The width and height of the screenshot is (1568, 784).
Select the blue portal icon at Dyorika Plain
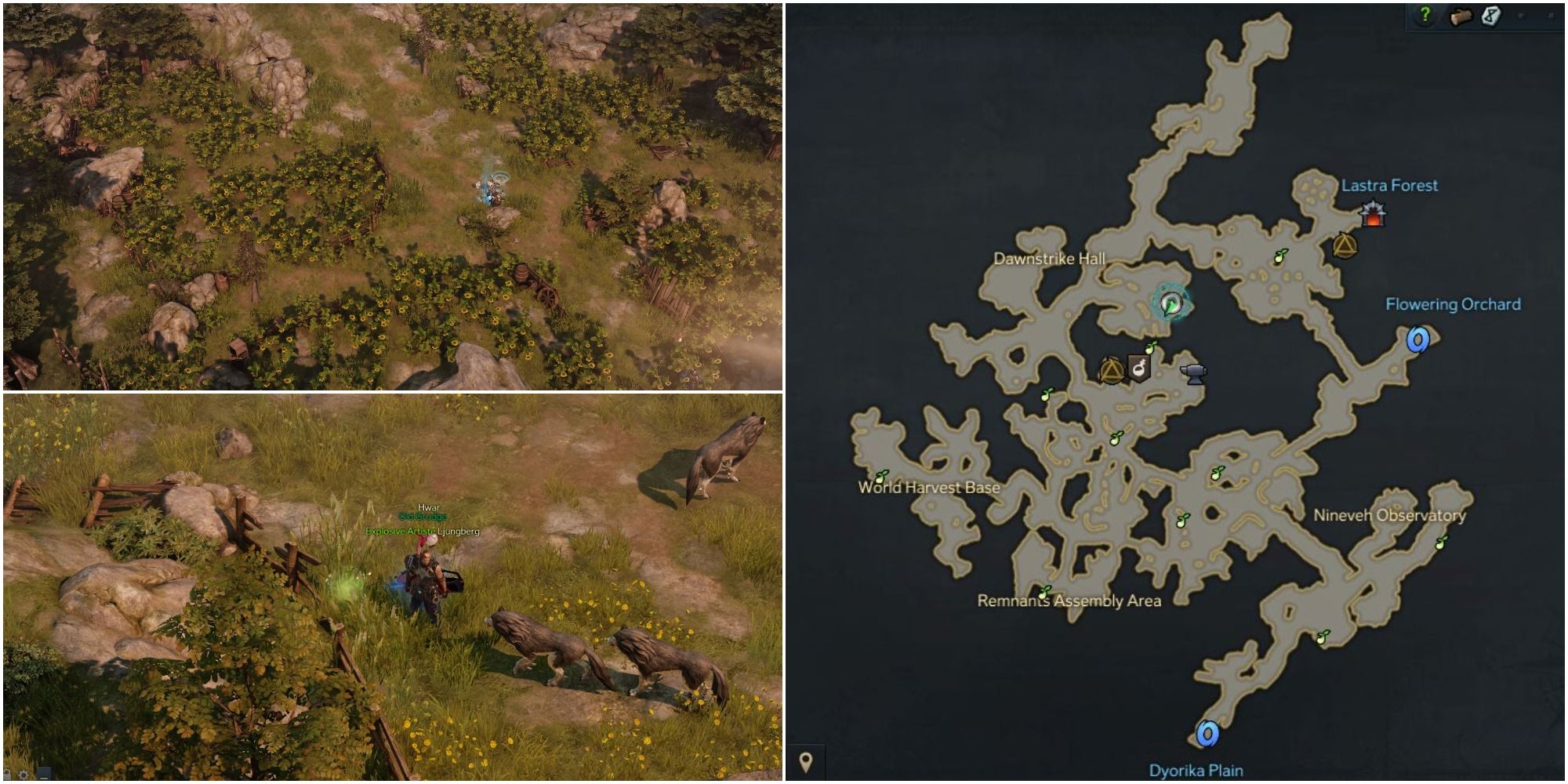coord(1207,733)
